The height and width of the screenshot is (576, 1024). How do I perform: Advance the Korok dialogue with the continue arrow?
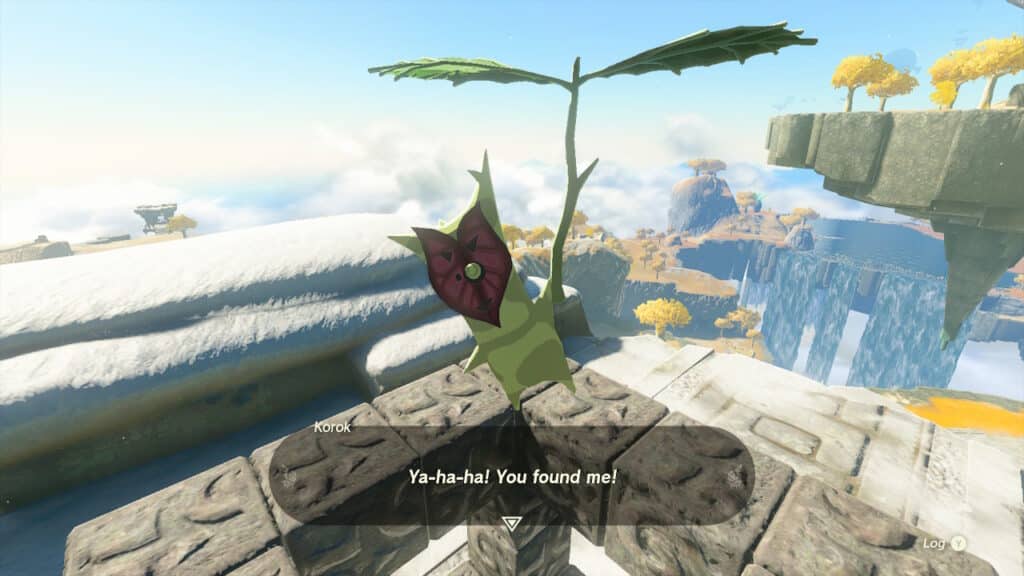(x=512, y=523)
